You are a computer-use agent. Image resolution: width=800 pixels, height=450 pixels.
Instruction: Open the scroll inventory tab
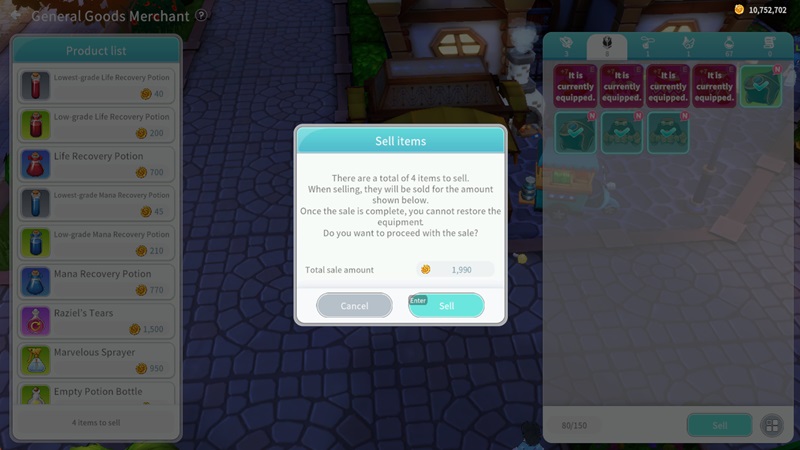pyautogui.click(x=769, y=46)
